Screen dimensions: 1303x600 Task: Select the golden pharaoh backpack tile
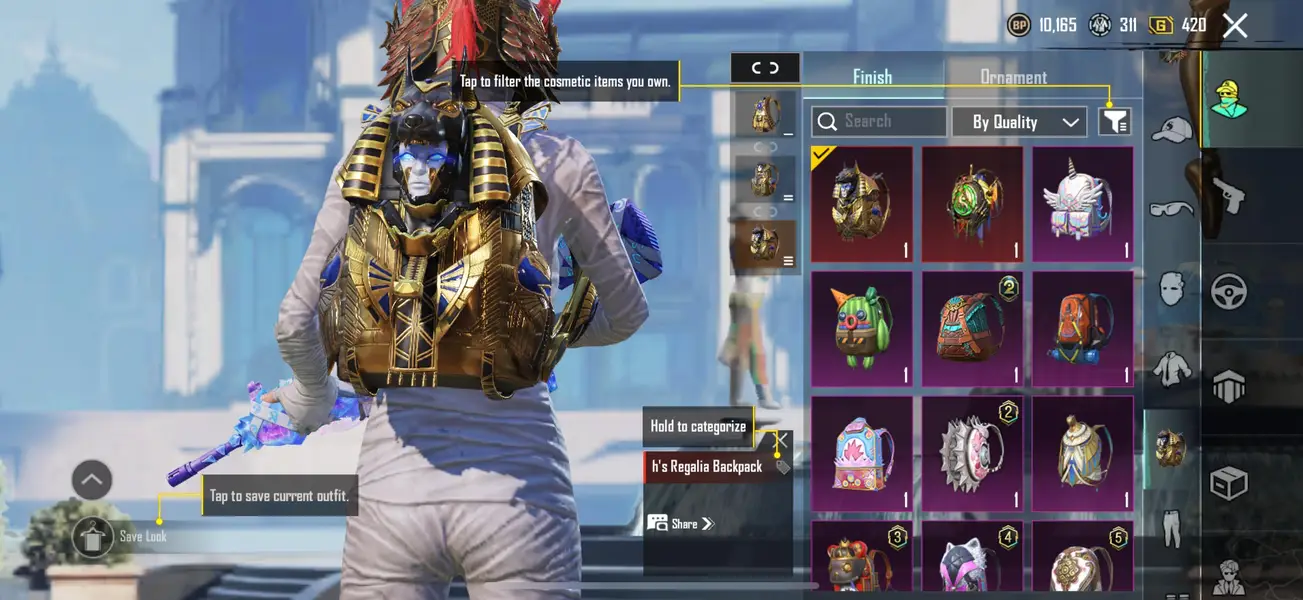tap(862, 204)
